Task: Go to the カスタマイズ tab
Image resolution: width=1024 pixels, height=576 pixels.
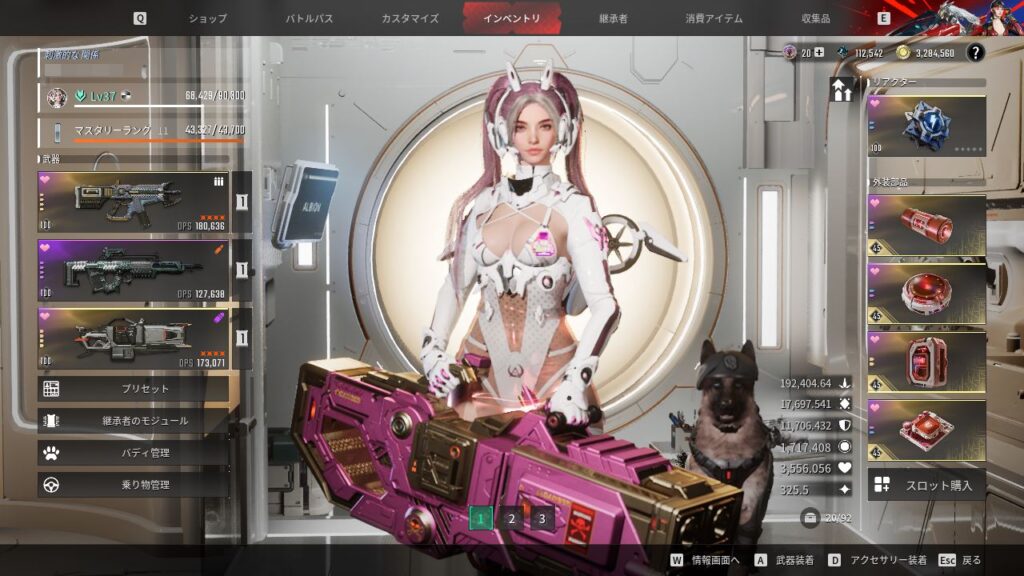Action: (411, 18)
